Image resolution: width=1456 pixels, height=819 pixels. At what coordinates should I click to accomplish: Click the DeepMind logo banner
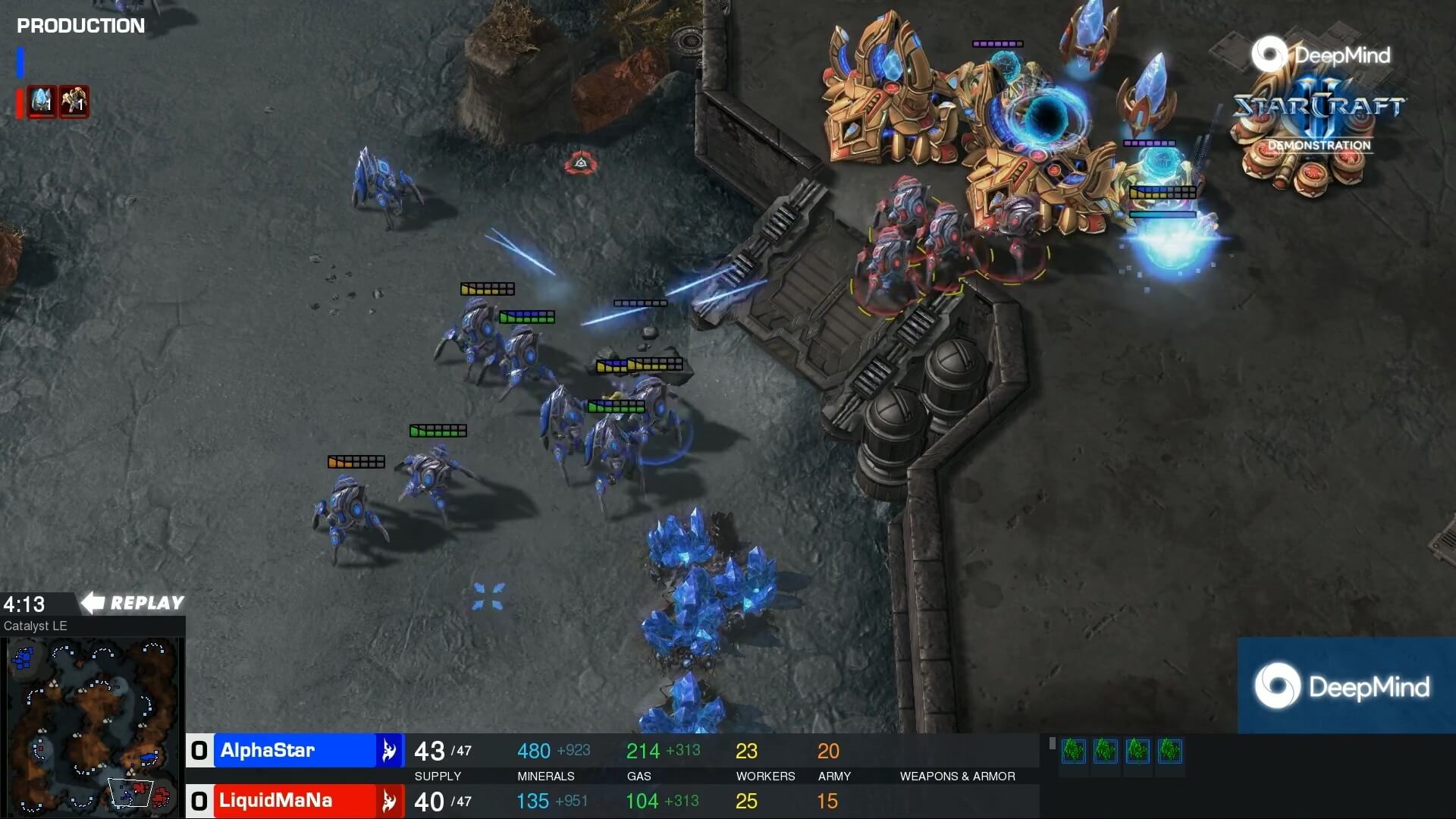1346,686
